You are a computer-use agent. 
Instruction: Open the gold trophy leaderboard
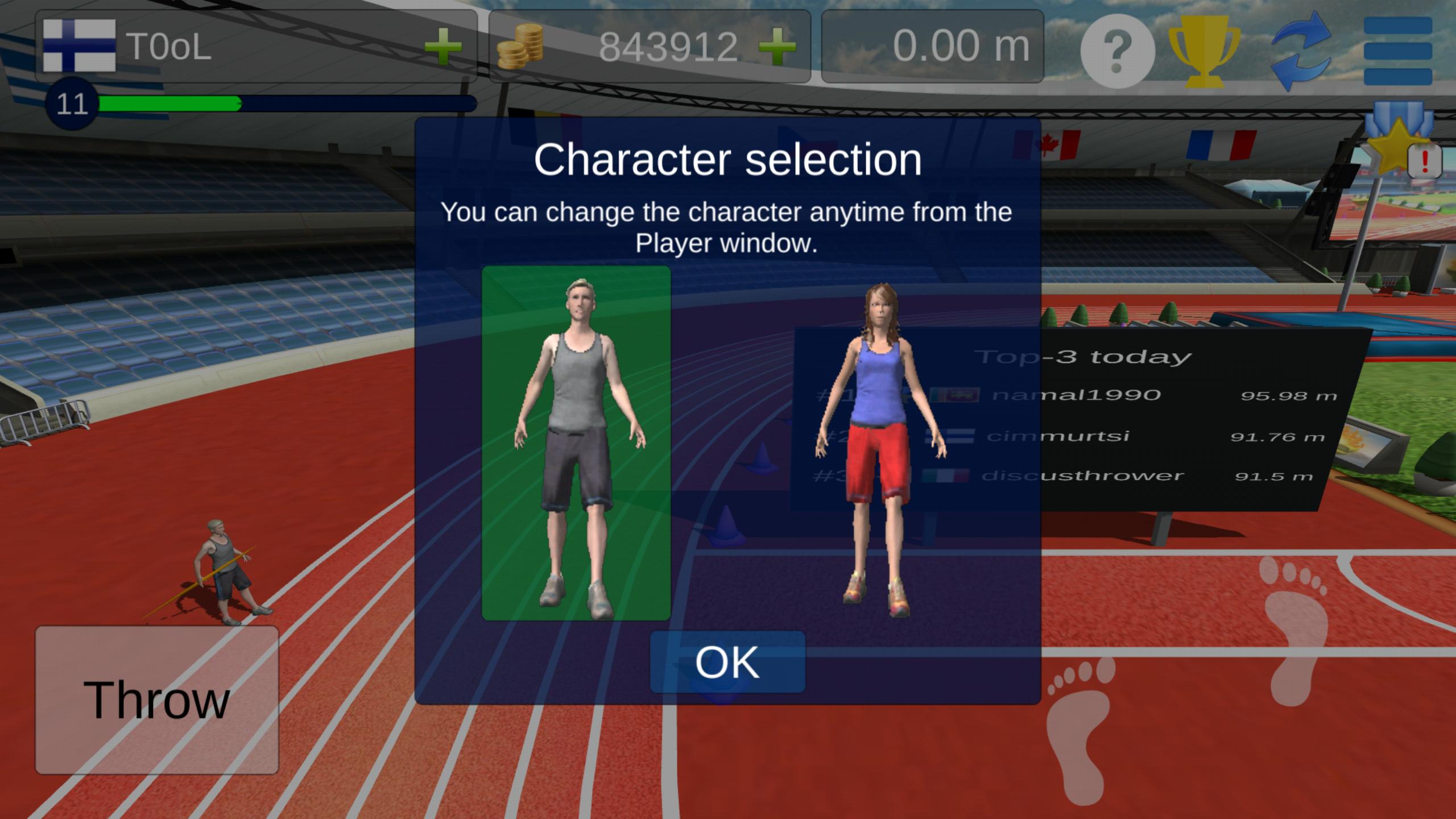1203,50
